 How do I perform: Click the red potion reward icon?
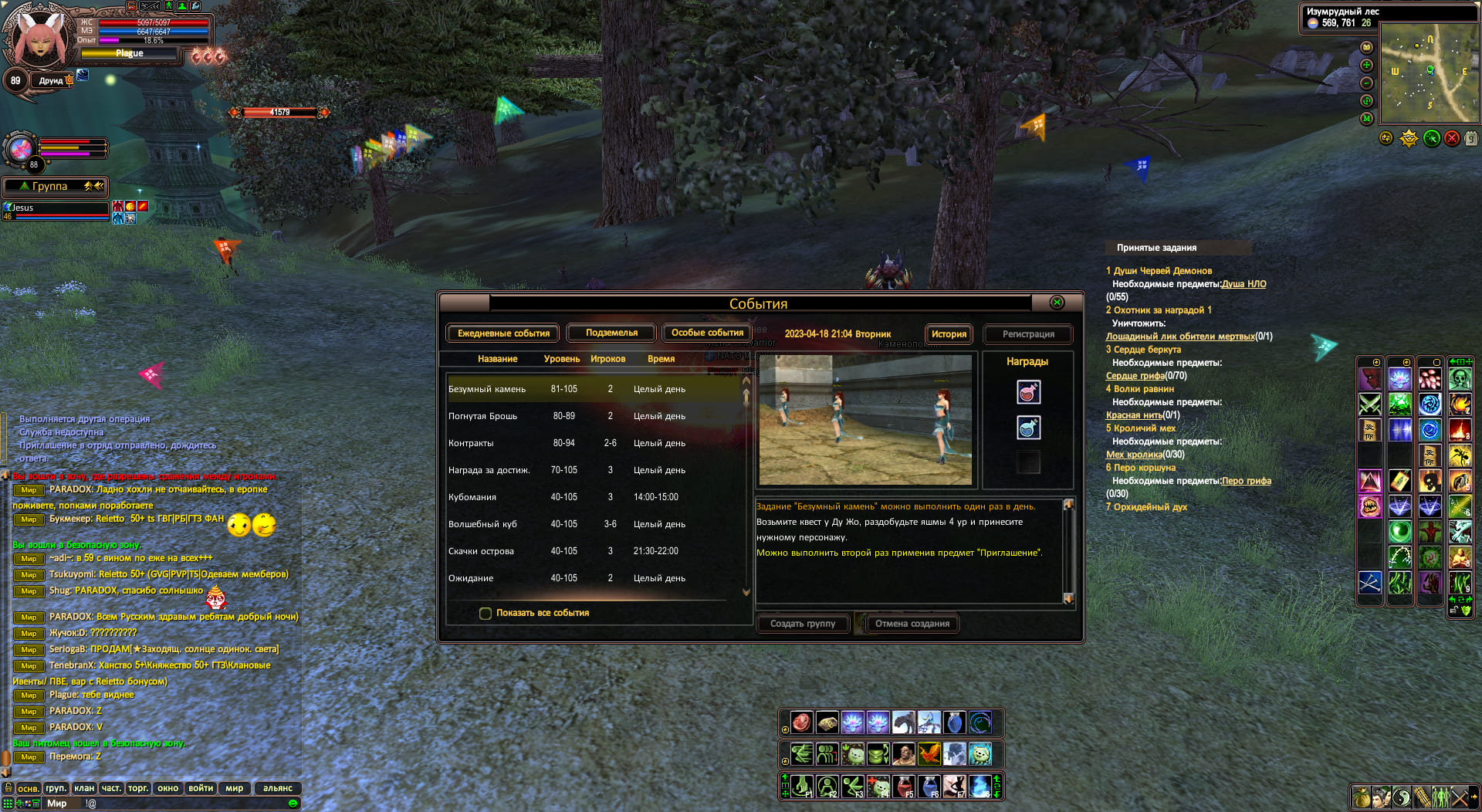(x=1028, y=393)
